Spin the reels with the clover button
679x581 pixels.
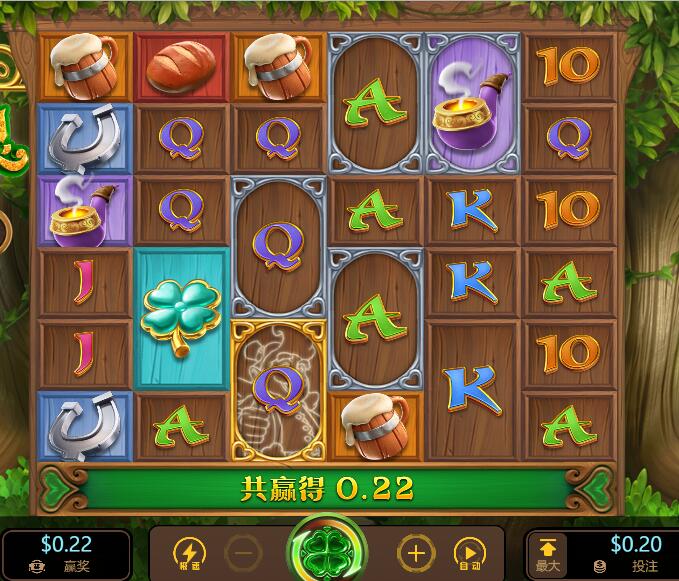327,552
